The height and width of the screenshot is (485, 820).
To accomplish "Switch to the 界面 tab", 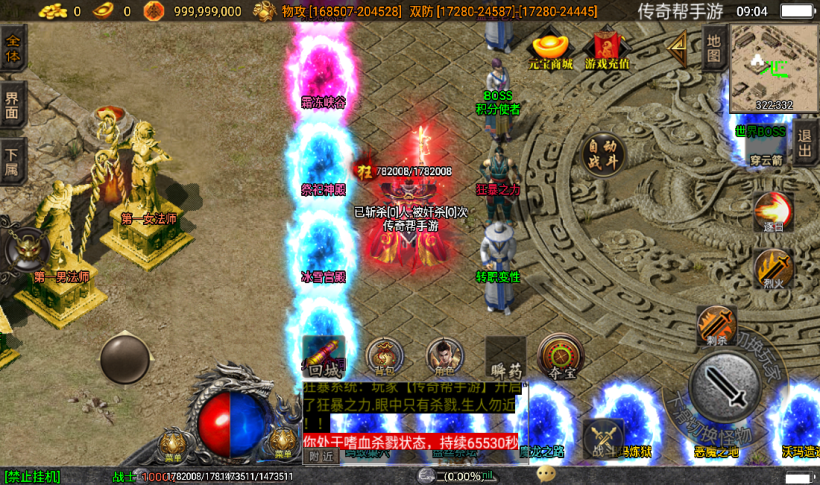I will point(13,103).
